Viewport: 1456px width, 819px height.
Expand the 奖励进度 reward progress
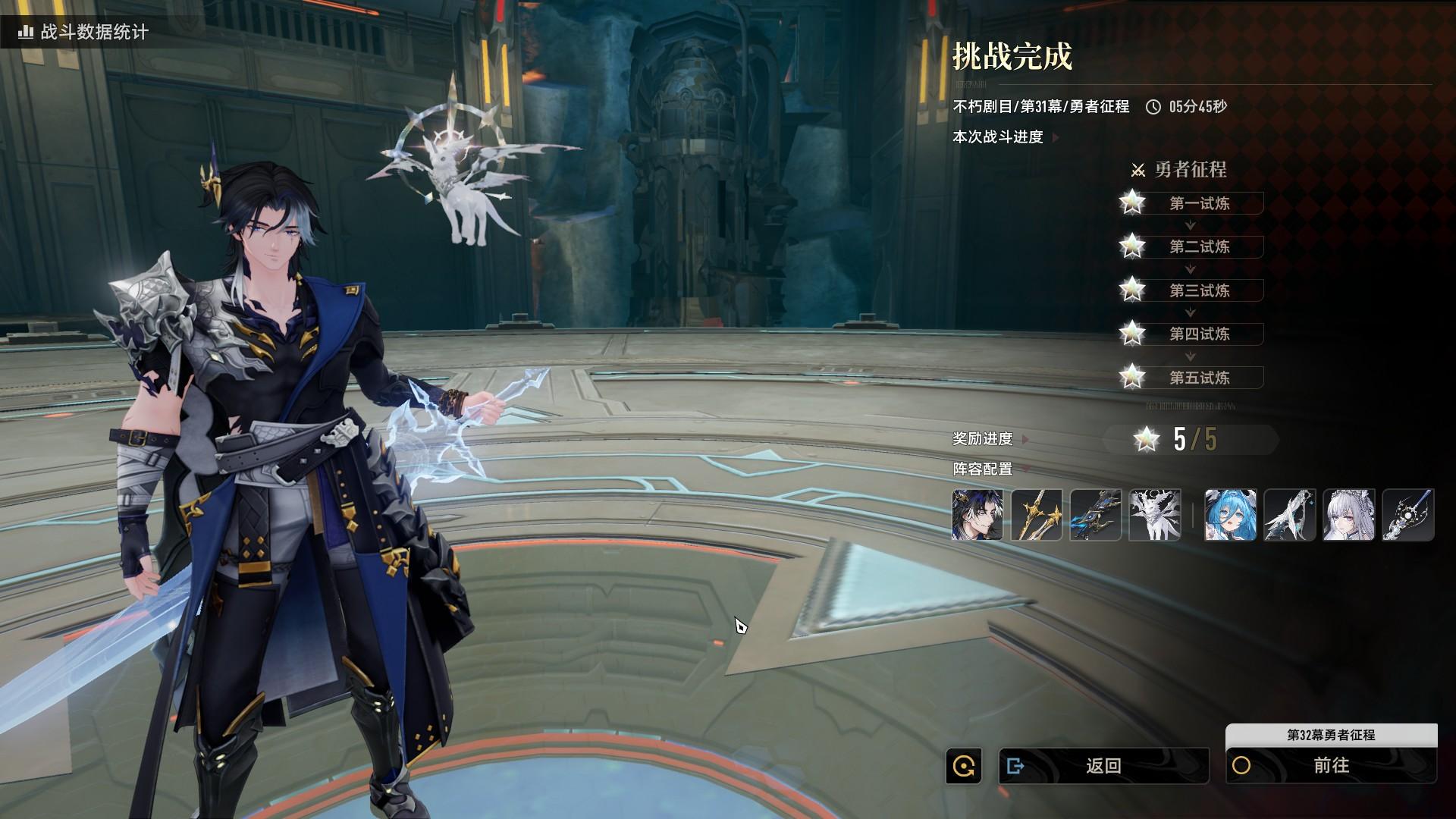click(x=1025, y=439)
